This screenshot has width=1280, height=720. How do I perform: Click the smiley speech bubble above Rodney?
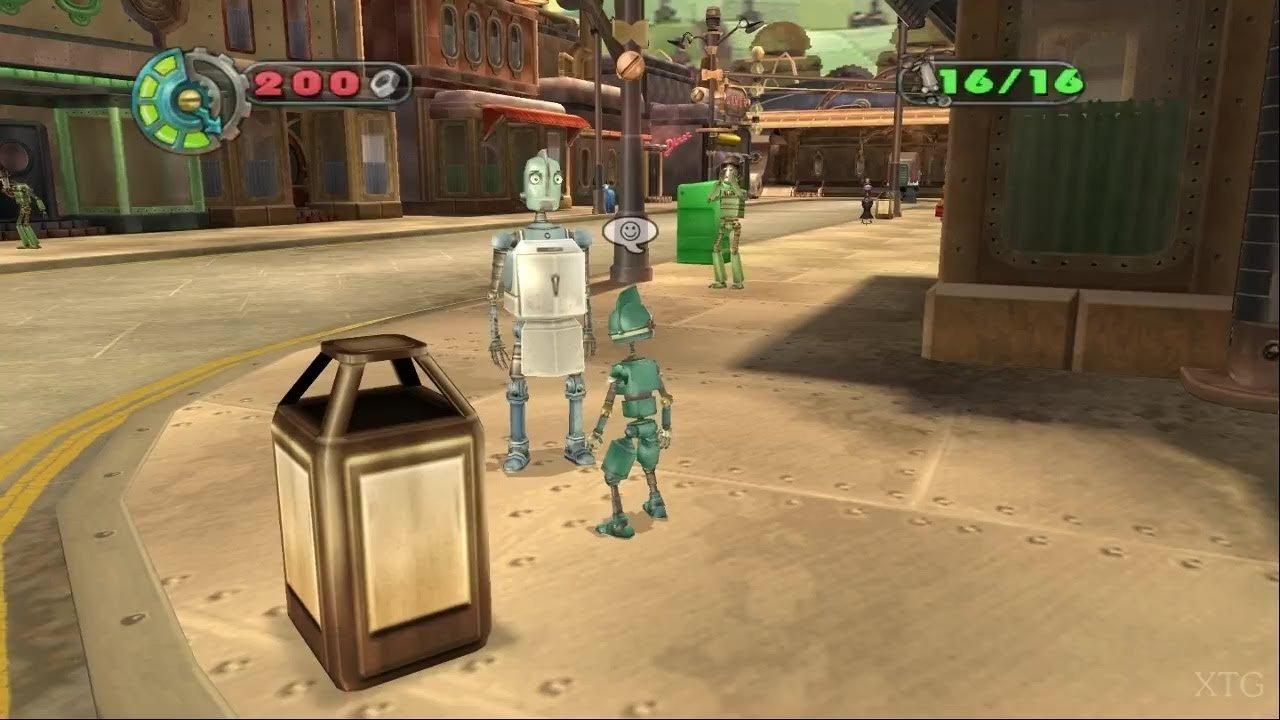pos(630,232)
